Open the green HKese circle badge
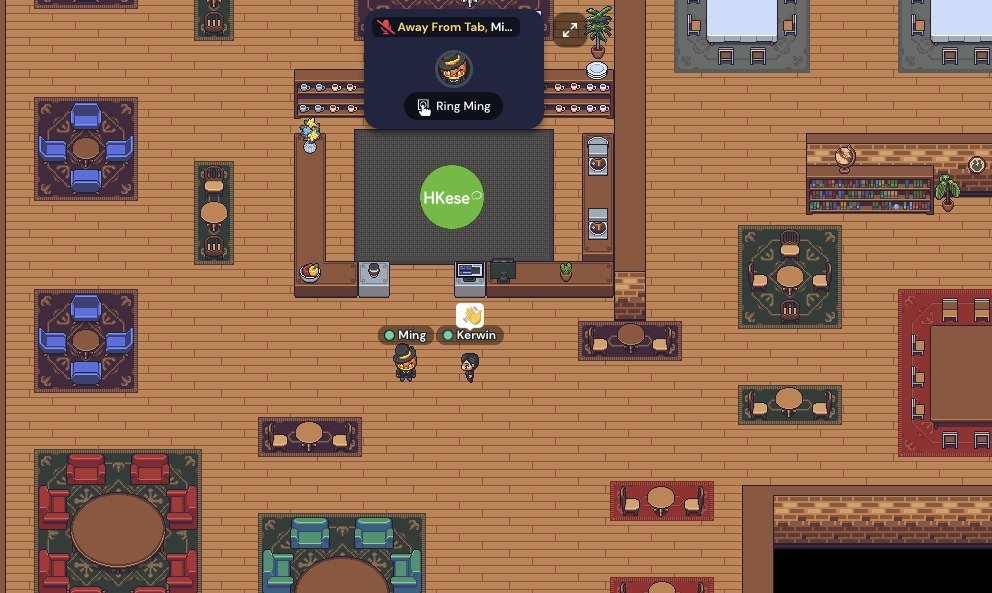Image resolution: width=992 pixels, height=593 pixels. click(x=452, y=197)
